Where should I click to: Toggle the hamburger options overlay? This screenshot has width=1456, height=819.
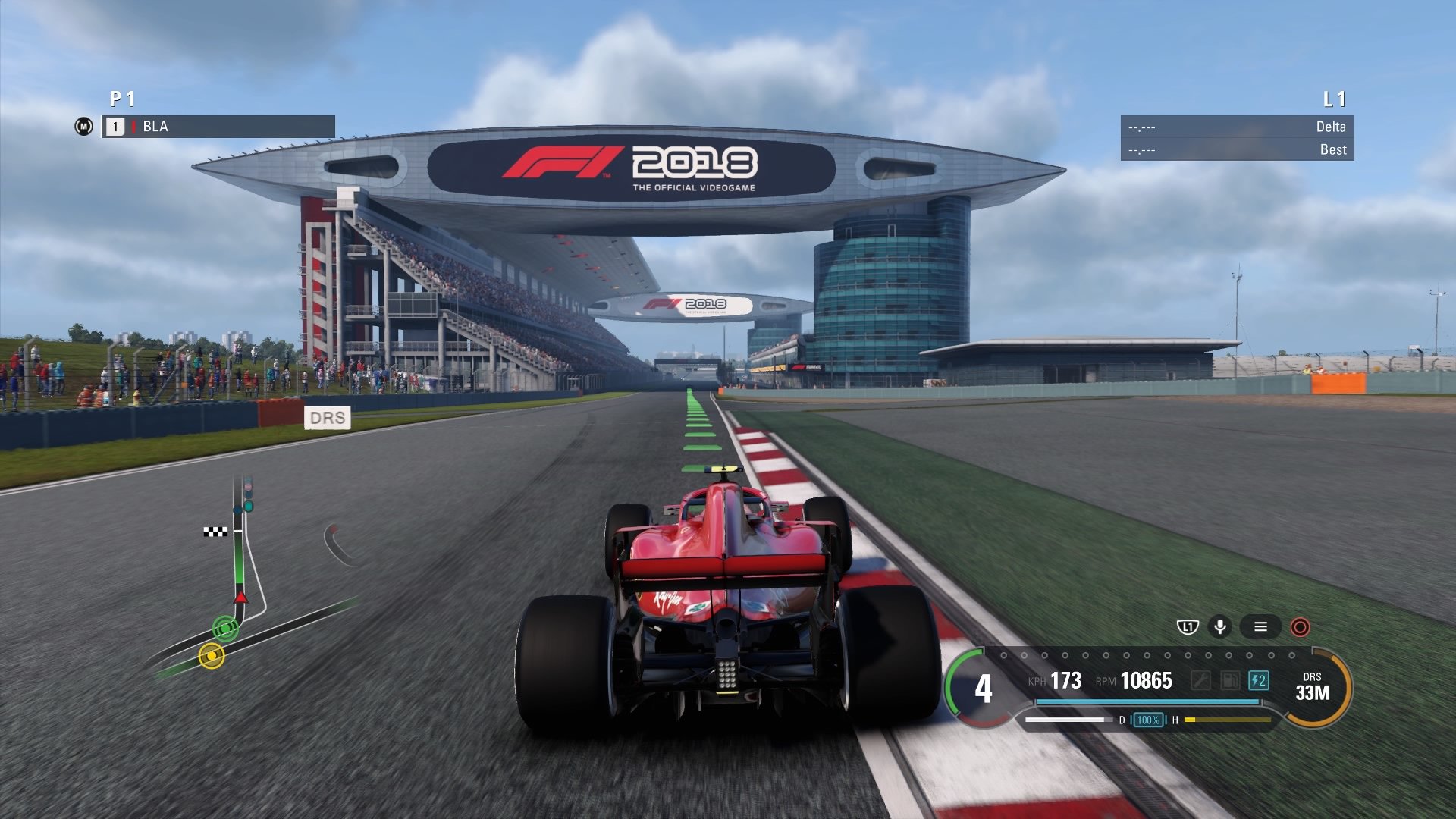point(1261,628)
